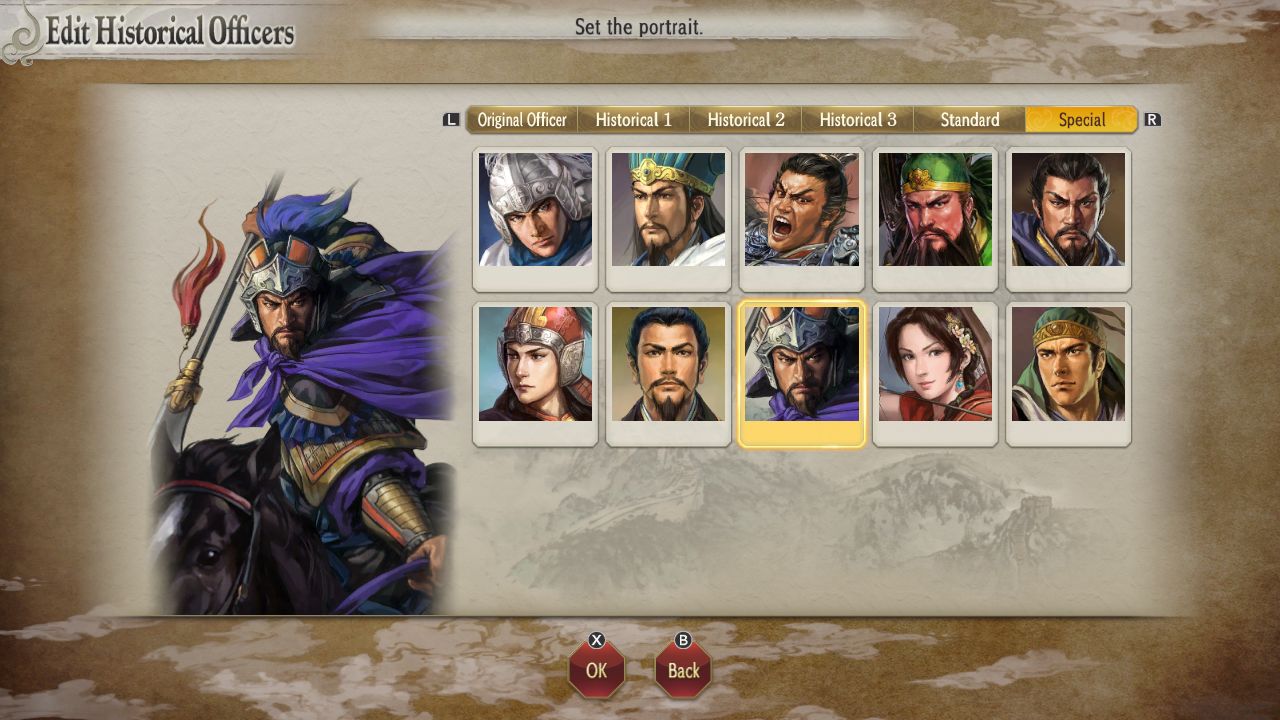The height and width of the screenshot is (720, 1280).
Task: Select the Historical 2 tab
Action: coord(746,119)
